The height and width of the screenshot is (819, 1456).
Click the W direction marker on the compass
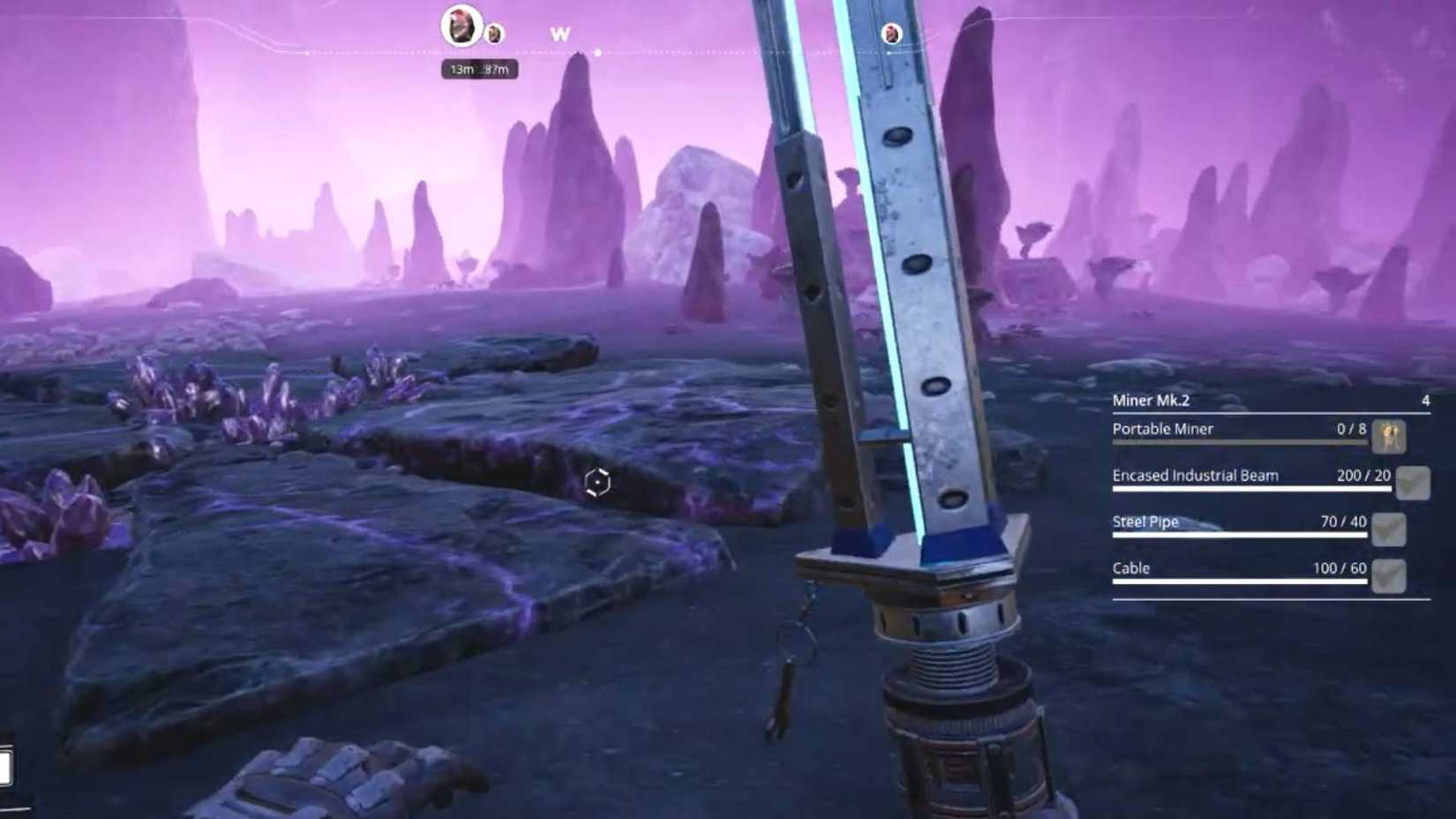click(x=559, y=34)
